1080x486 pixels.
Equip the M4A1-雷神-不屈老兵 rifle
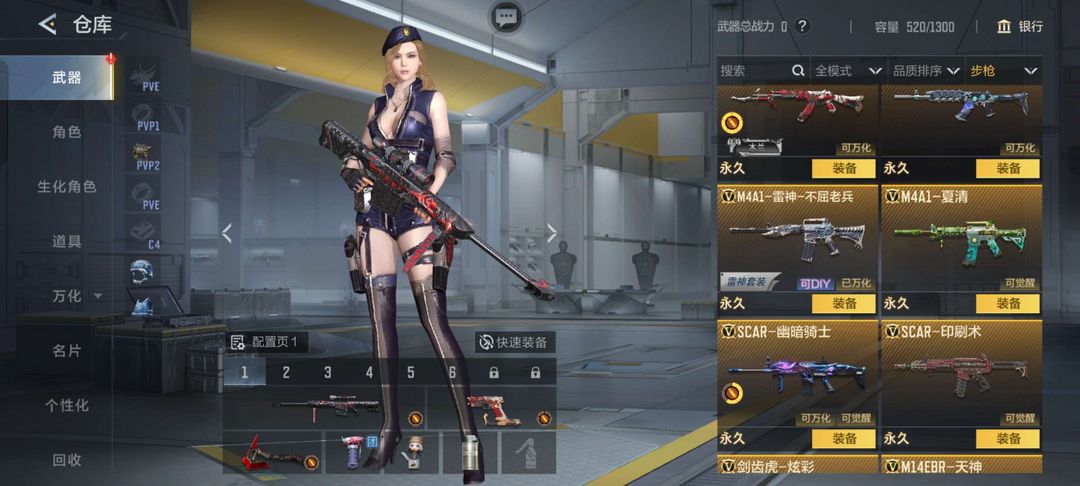coord(843,303)
